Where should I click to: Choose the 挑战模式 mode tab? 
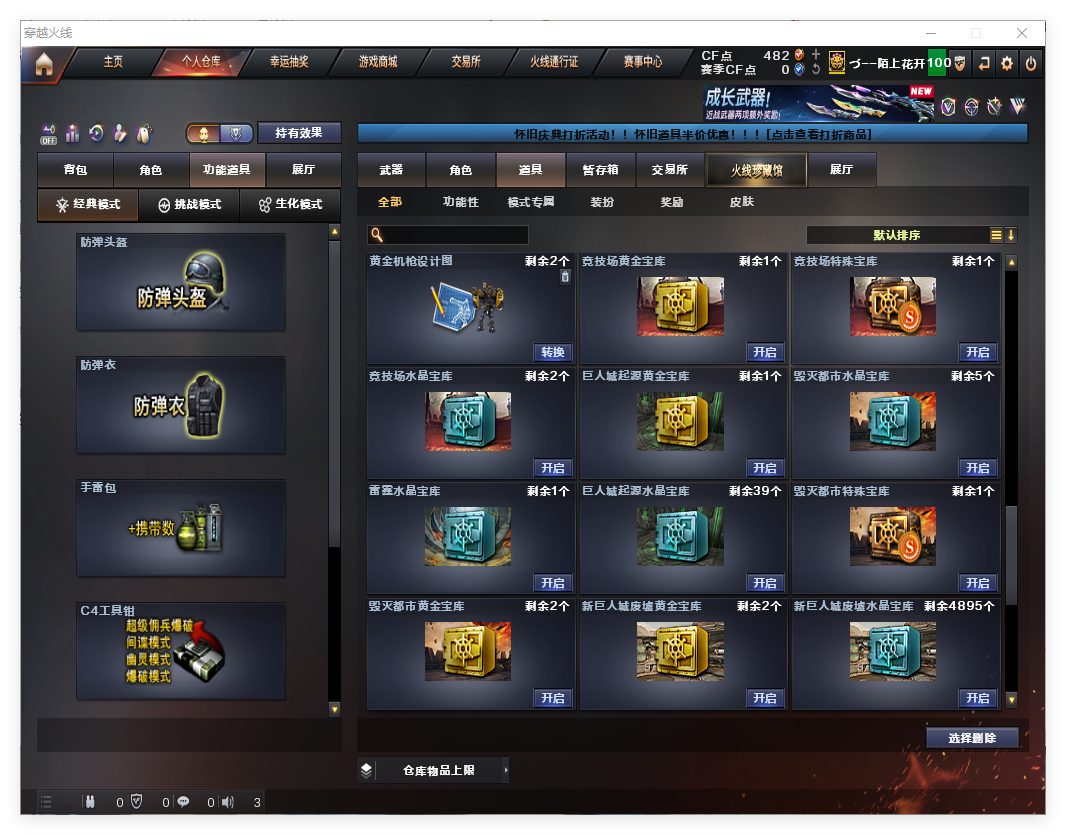coord(190,204)
